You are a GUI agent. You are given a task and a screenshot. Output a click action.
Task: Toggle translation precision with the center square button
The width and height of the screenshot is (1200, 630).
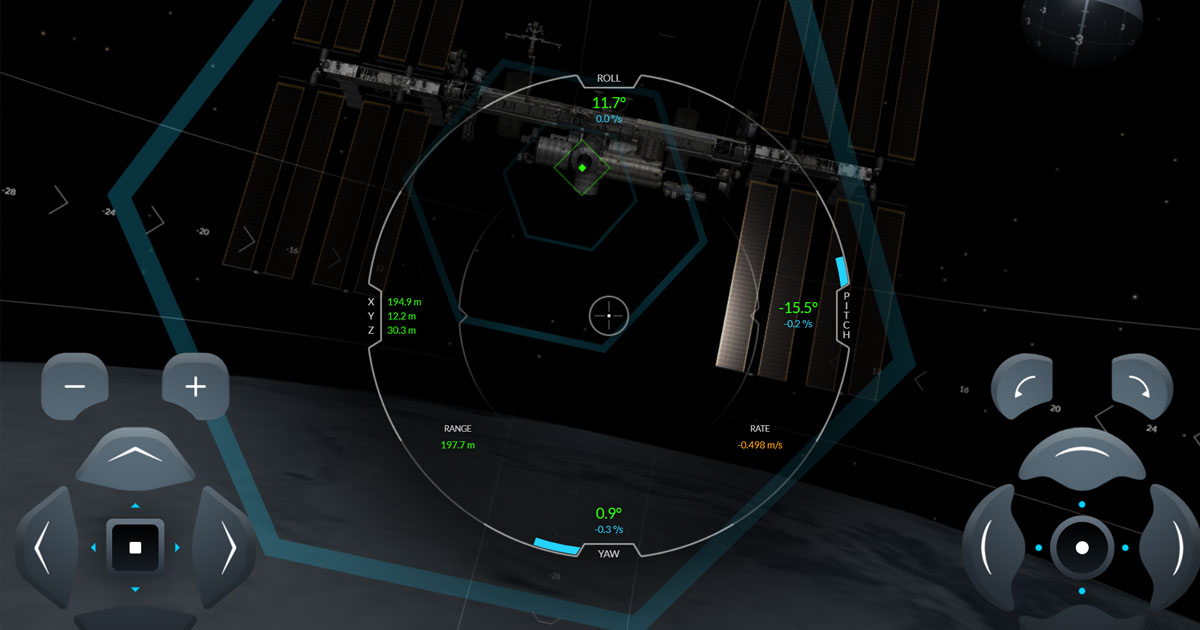(135, 548)
